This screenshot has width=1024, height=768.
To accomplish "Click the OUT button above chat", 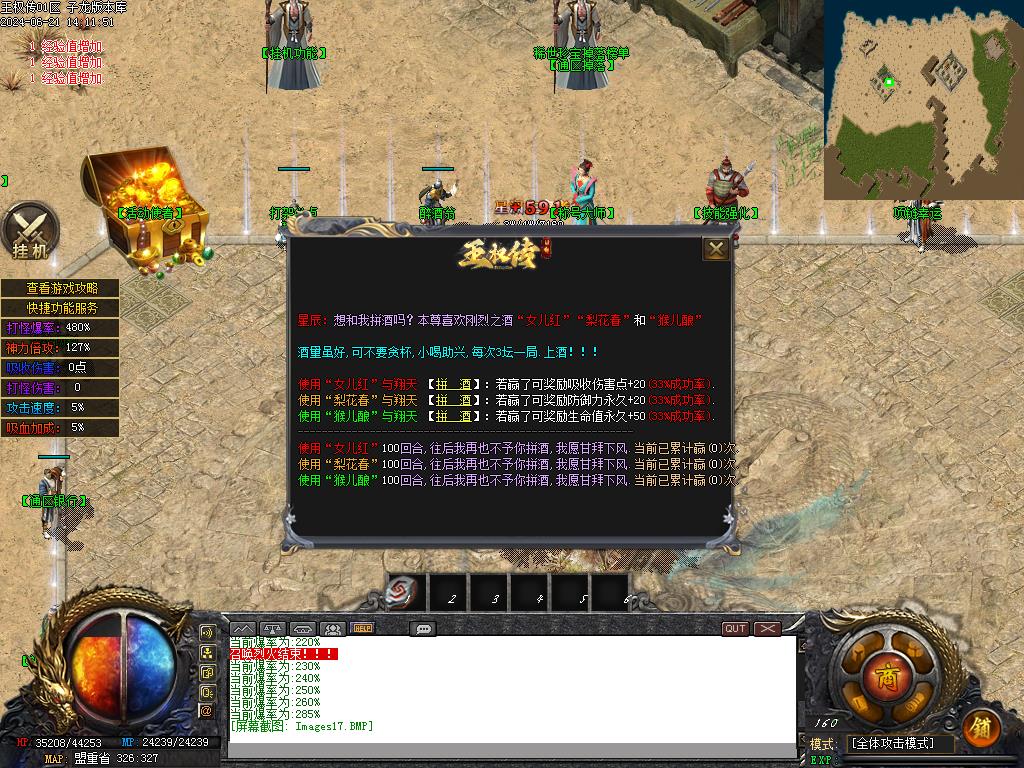I will 736,629.
